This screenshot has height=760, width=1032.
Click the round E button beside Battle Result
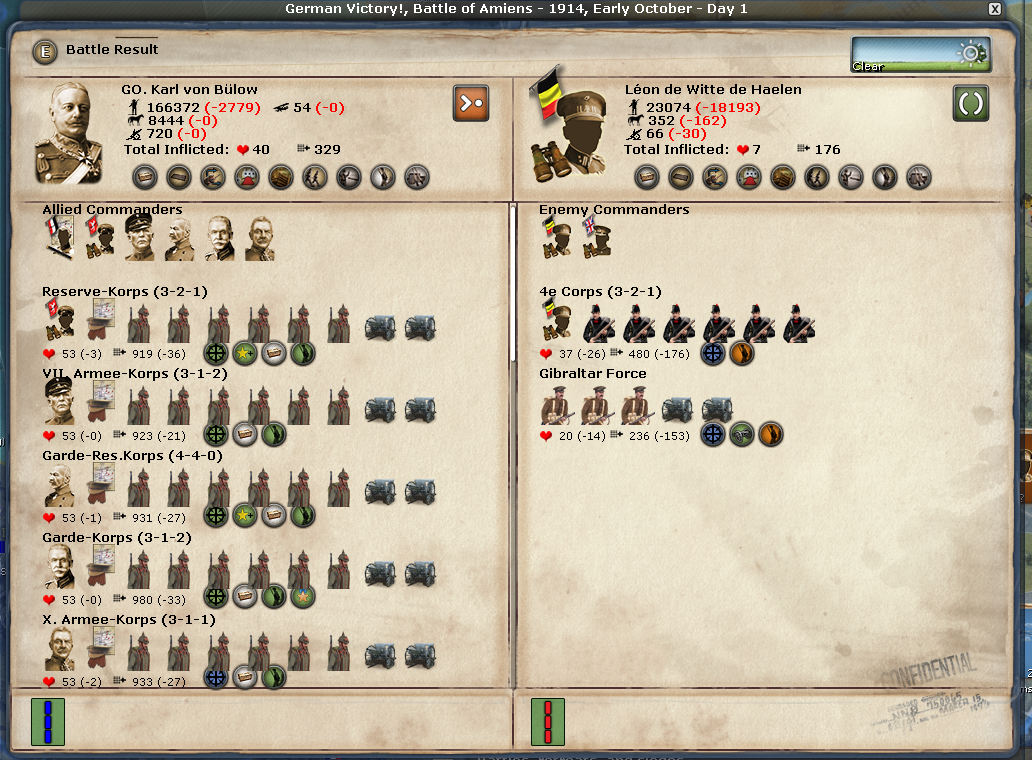coord(45,51)
